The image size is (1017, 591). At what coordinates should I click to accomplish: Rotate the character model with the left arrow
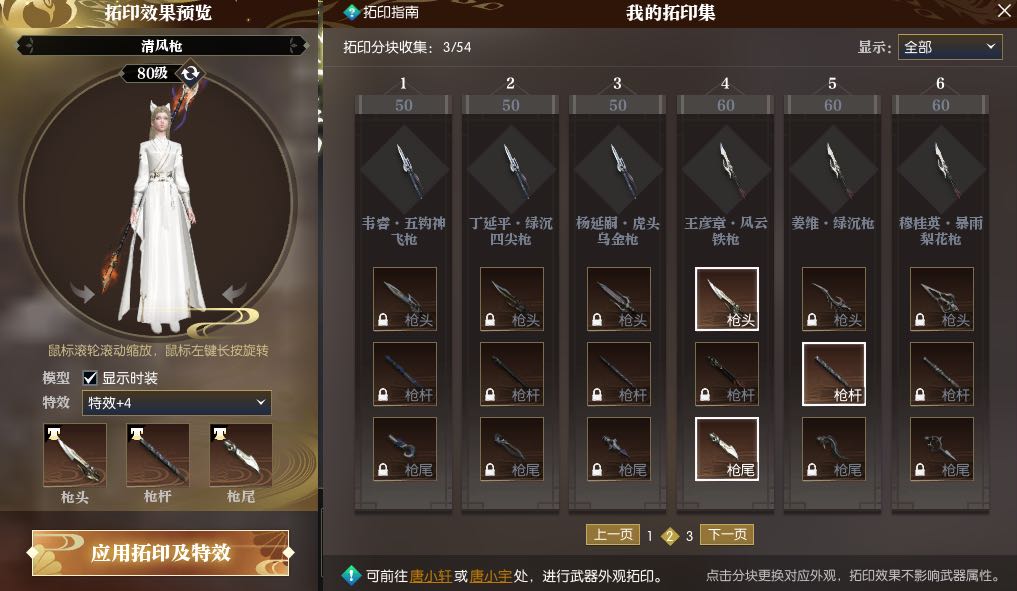point(83,293)
